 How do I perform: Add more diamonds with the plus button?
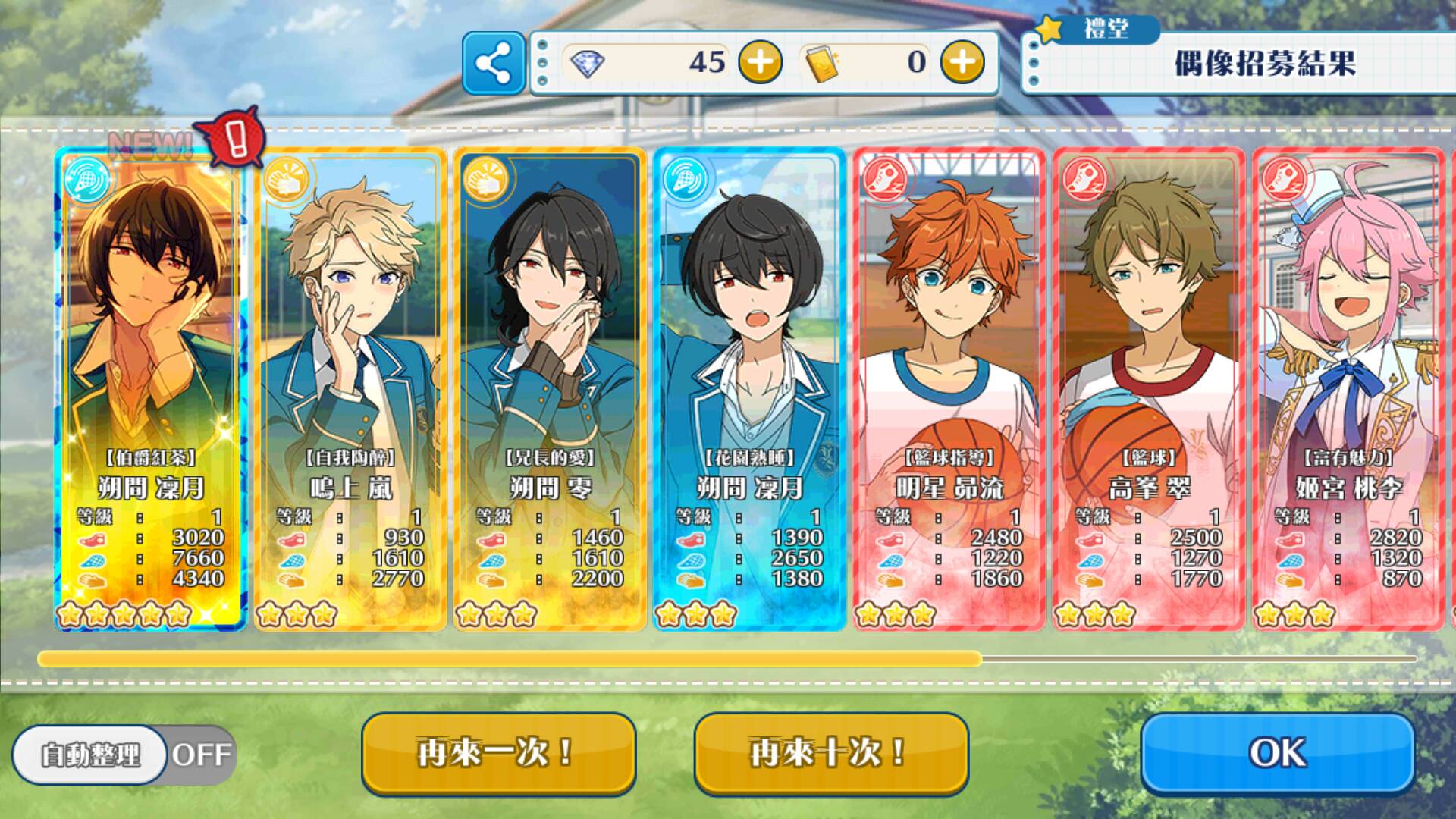tap(760, 62)
